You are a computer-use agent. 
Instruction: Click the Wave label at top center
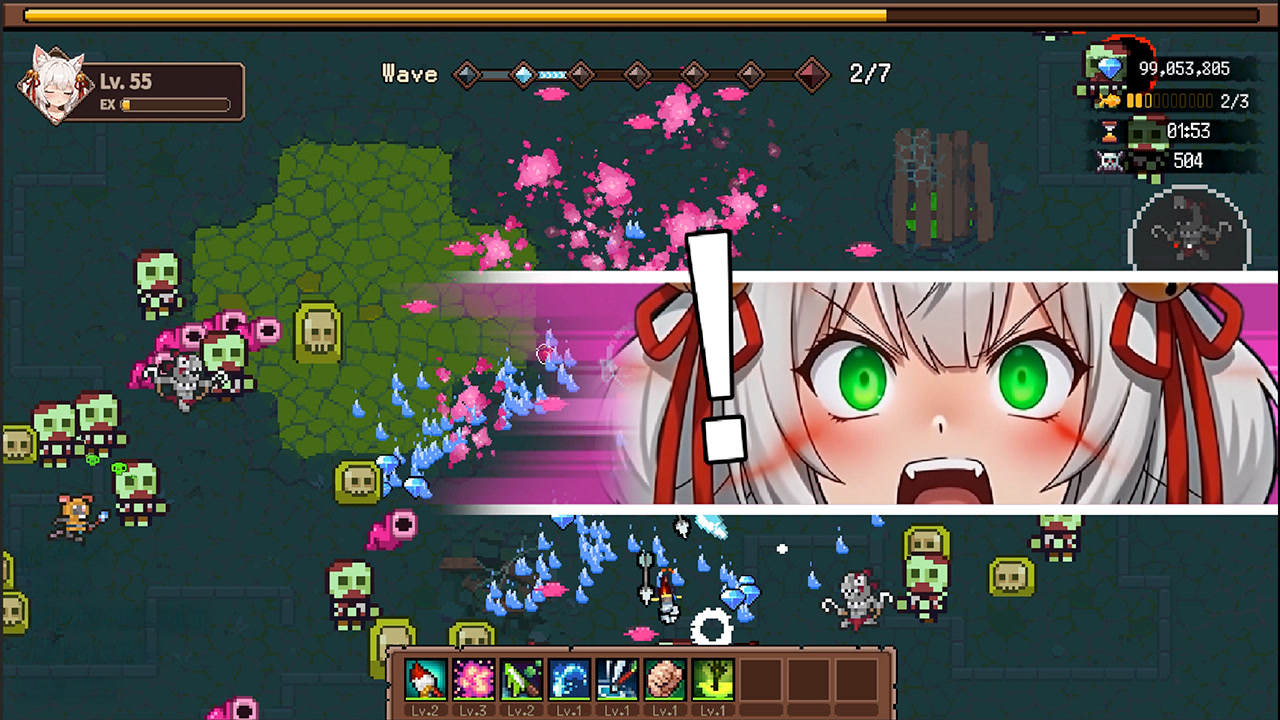(x=410, y=73)
